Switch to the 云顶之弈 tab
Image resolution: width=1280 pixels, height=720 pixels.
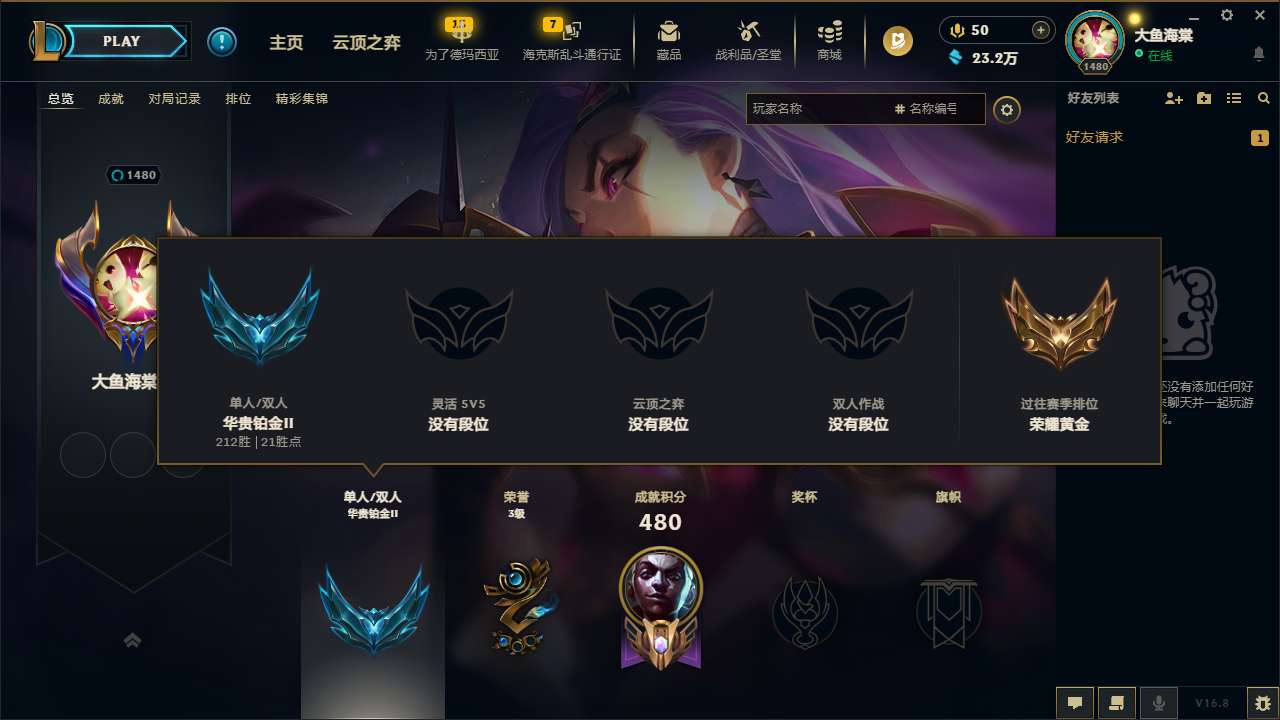coord(366,43)
